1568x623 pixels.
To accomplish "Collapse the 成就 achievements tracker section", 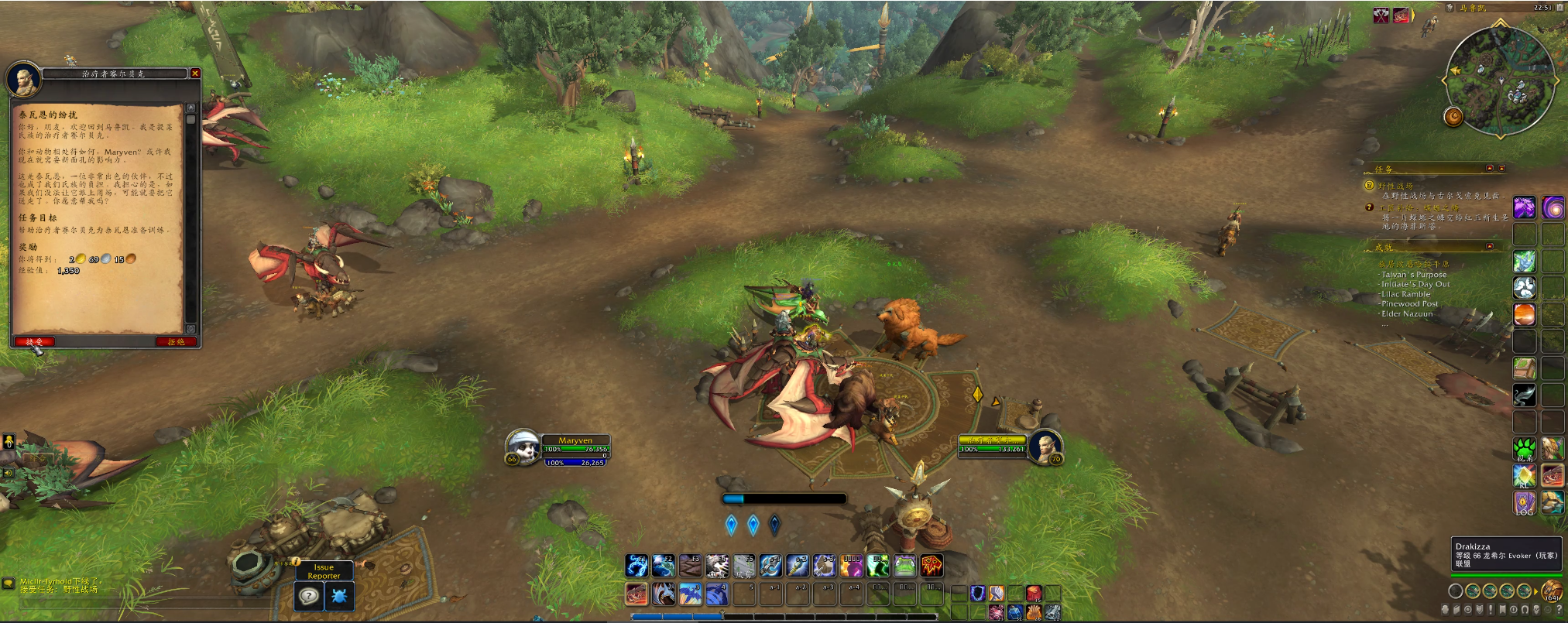I will coord(1490,247).
